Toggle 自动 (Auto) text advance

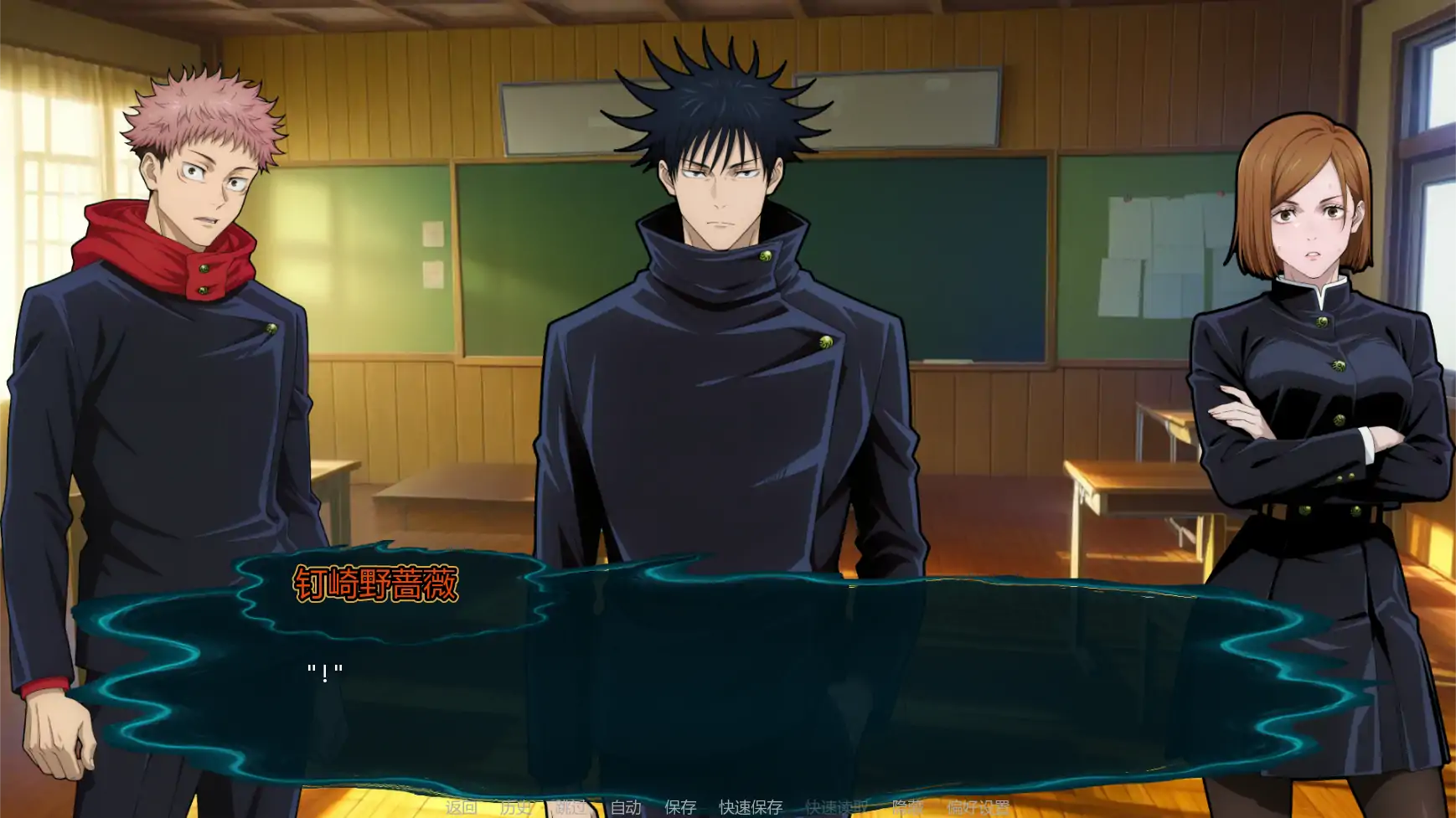pos(626,807)
